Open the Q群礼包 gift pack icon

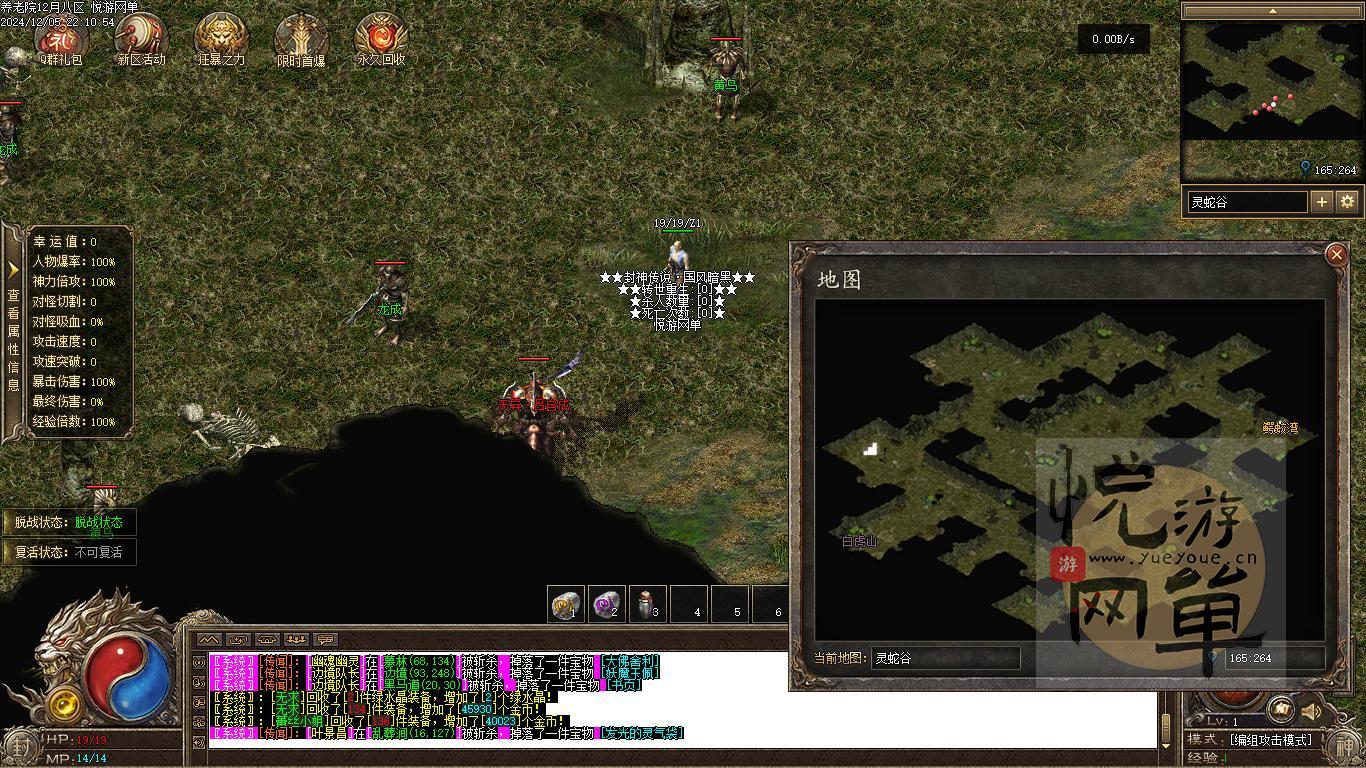[x=62, y=38]
